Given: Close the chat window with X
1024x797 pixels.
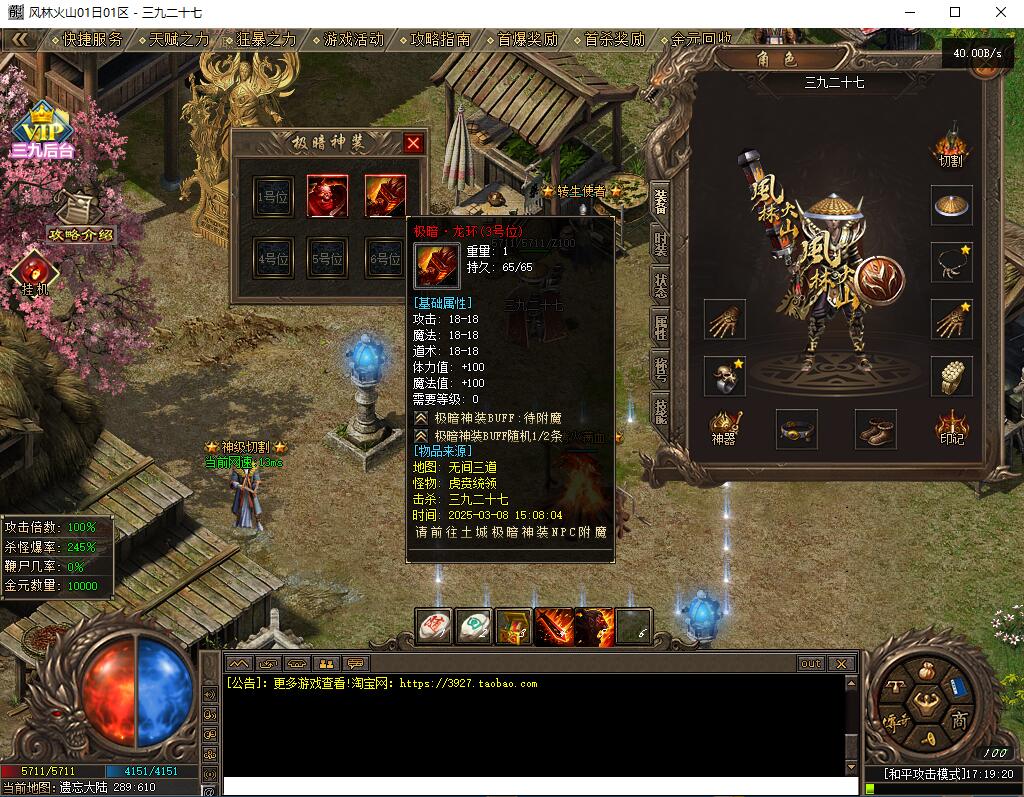Looking at the screenshot, I should click(x=841, y=663).
